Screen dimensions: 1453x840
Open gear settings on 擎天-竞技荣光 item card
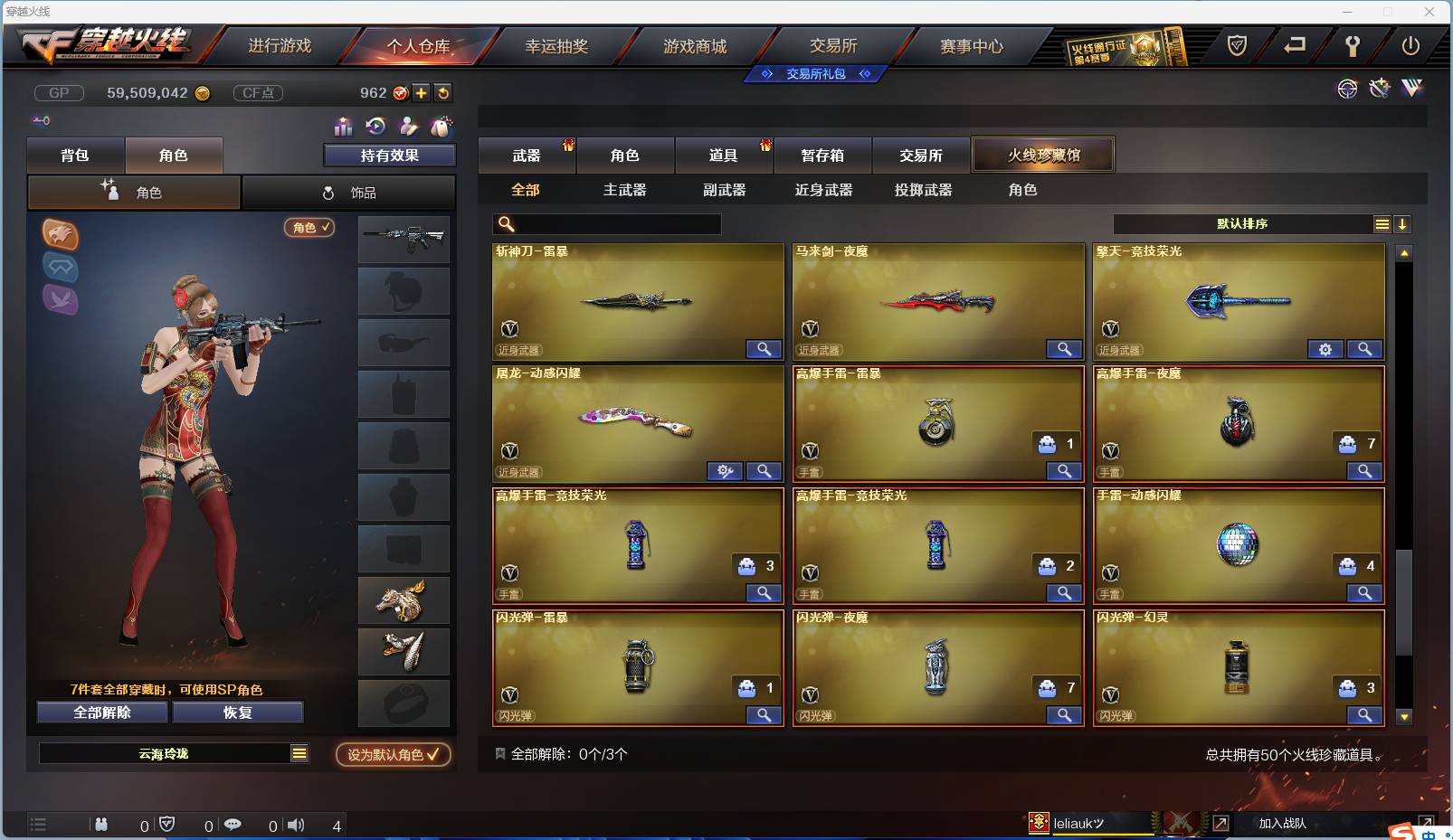[1325, 349]
